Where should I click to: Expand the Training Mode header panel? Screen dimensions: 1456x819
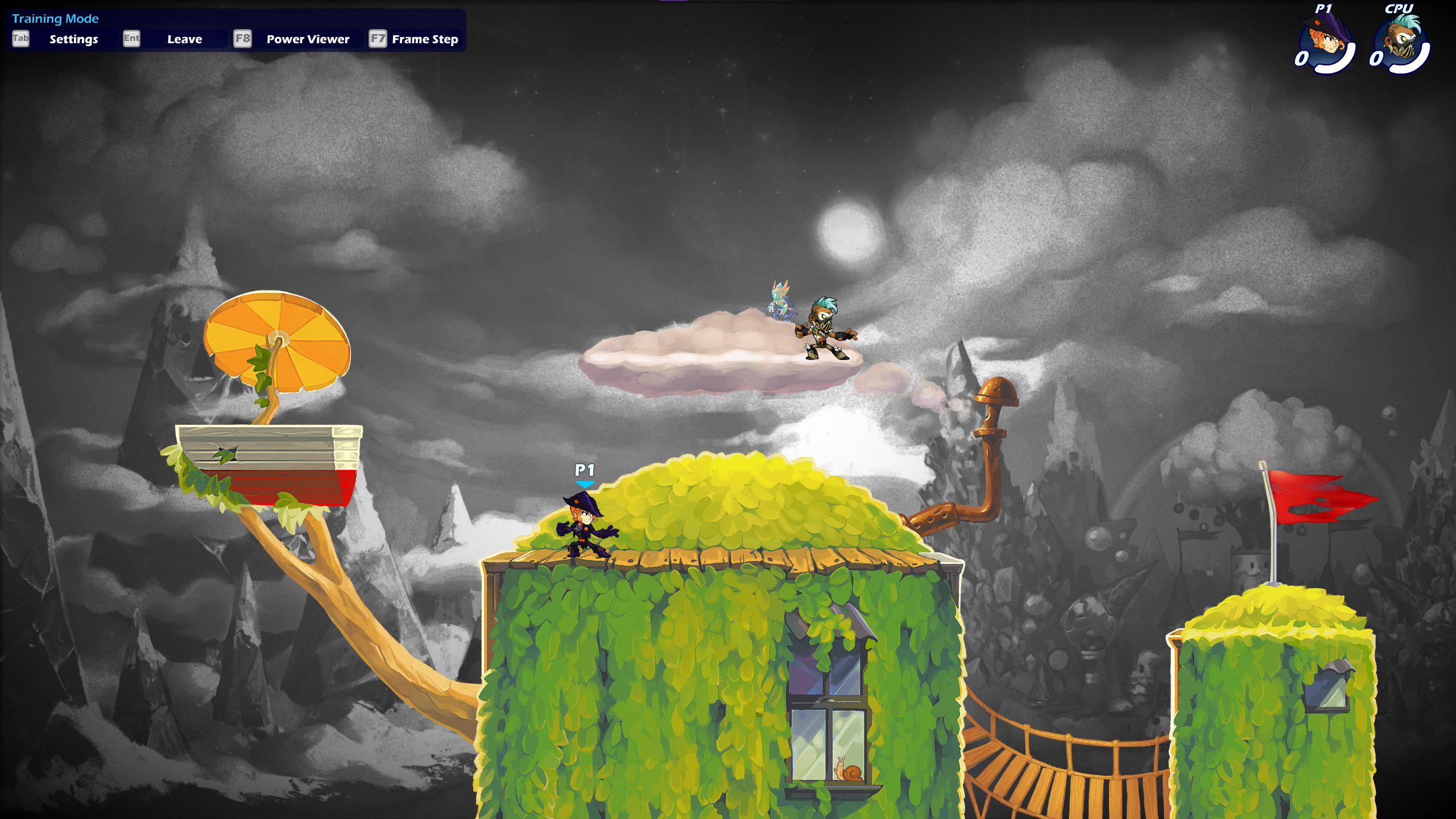click(55, 18)
